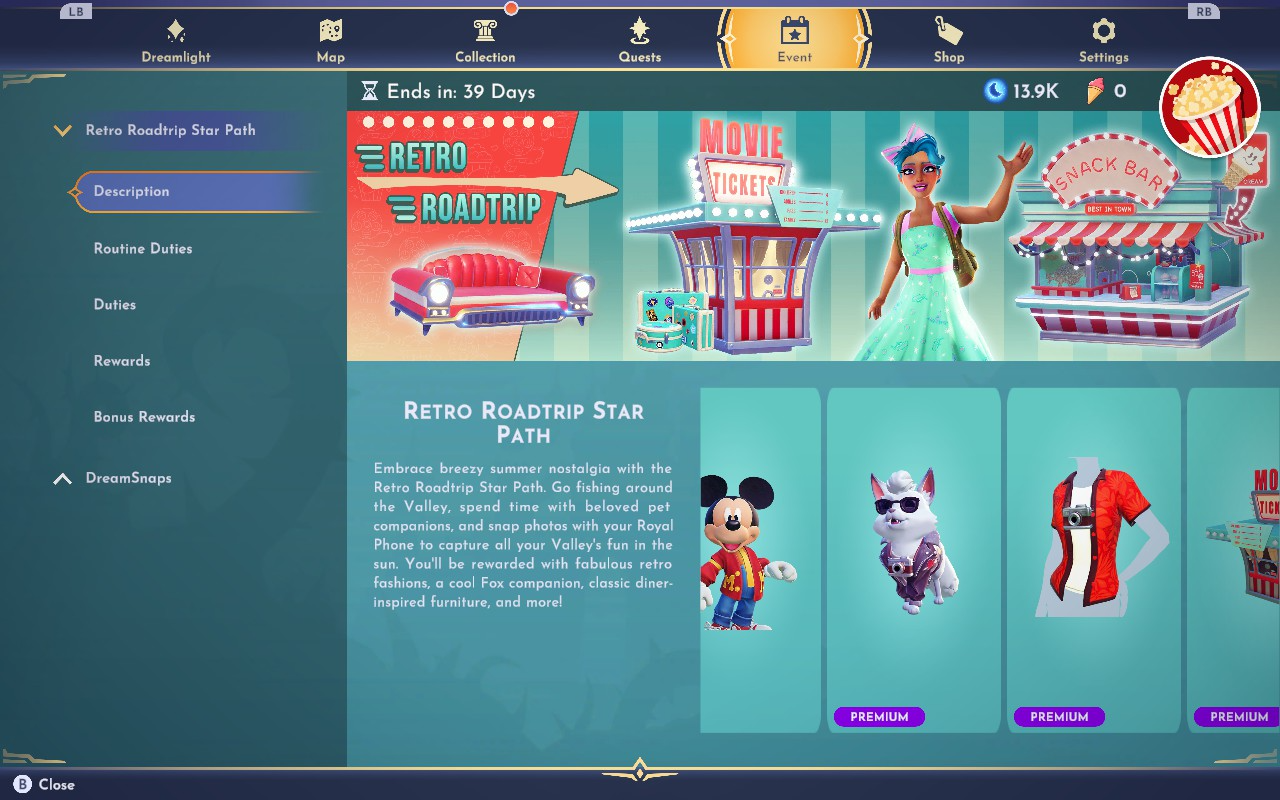Open the Duties list
The width and height of the screenshot is (1280, 800).
(115, 304)
